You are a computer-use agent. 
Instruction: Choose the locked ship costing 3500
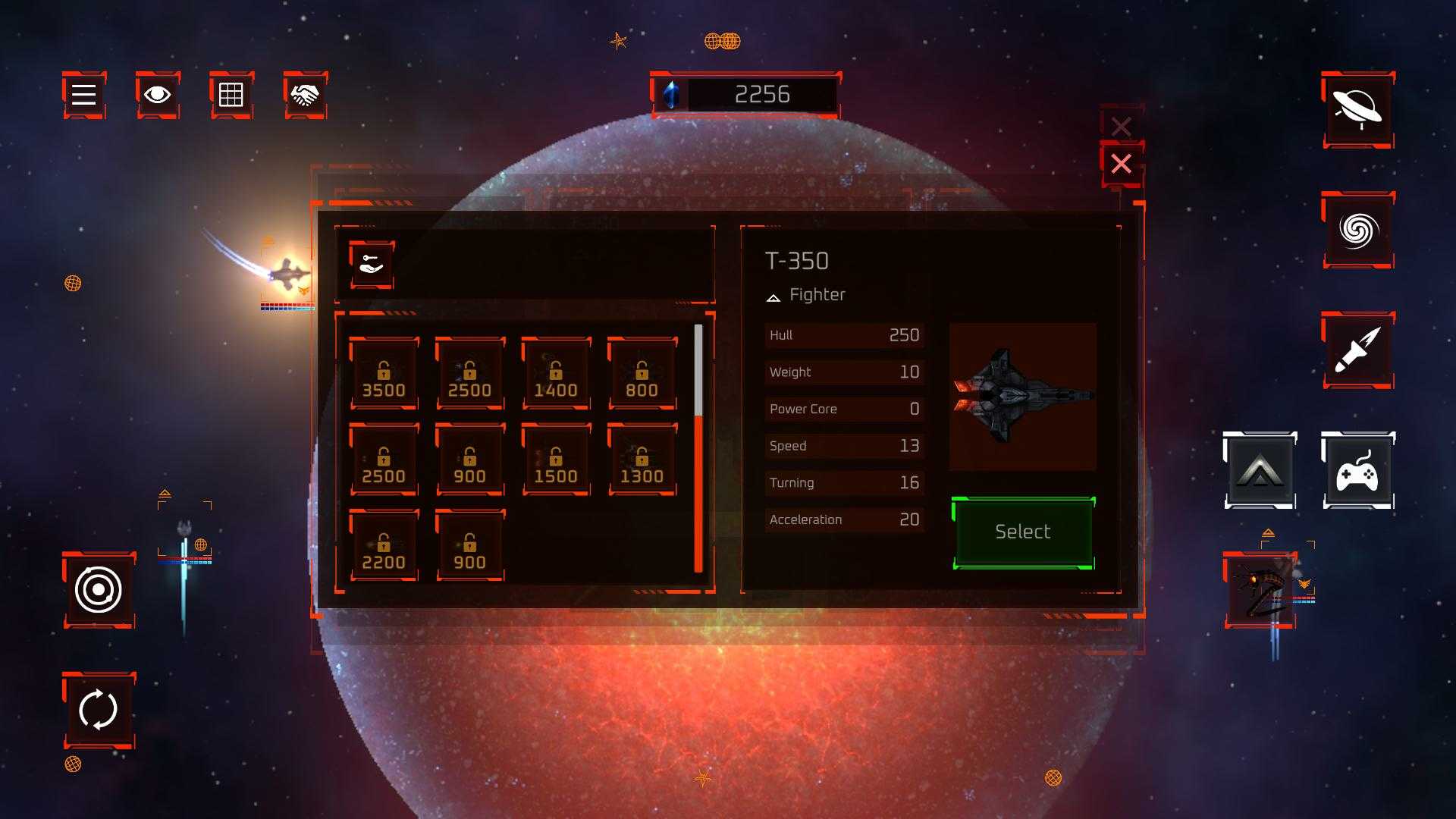click(x=384, y=375)
